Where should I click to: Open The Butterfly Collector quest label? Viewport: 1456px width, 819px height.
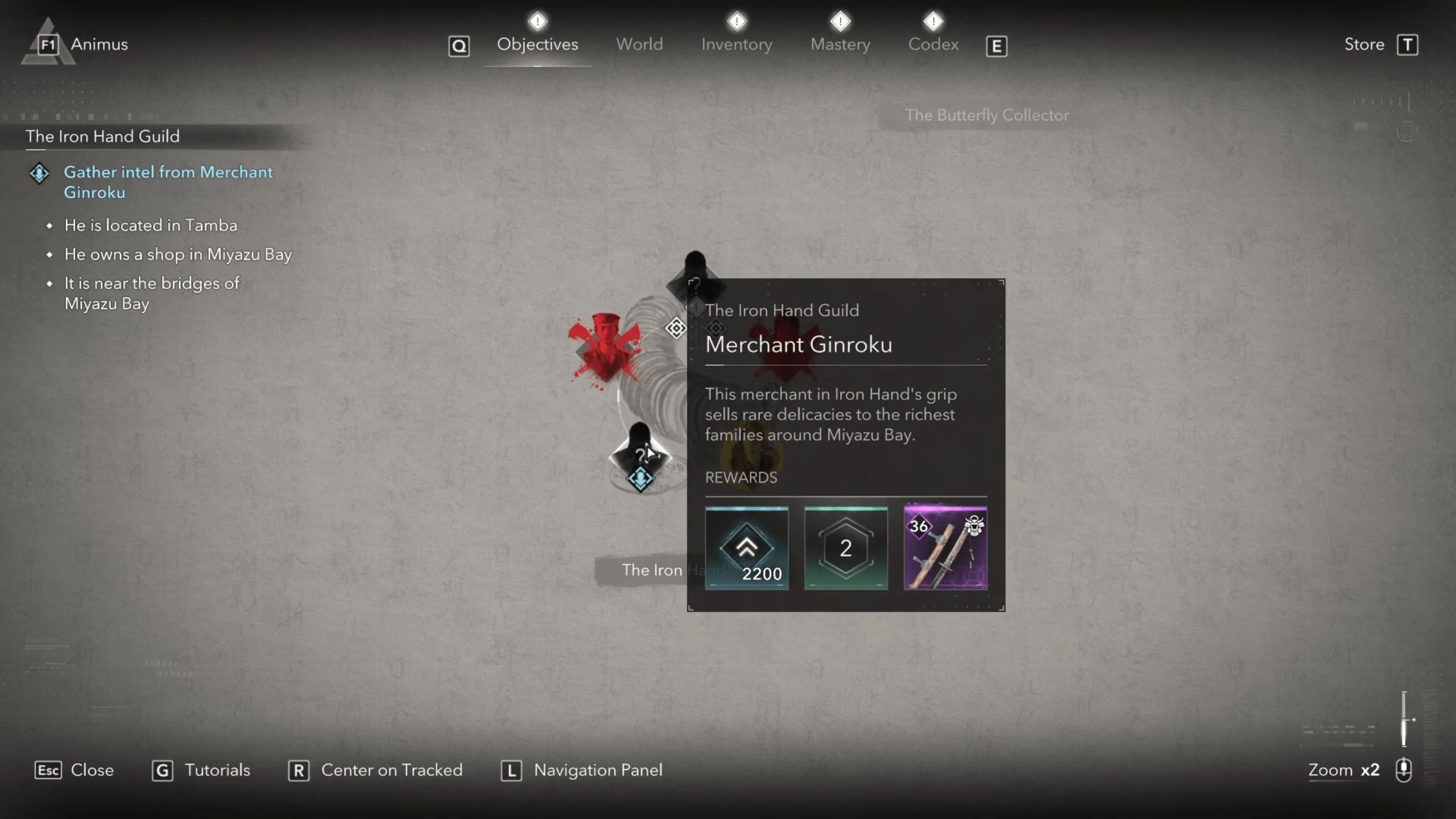click(987, 115)
